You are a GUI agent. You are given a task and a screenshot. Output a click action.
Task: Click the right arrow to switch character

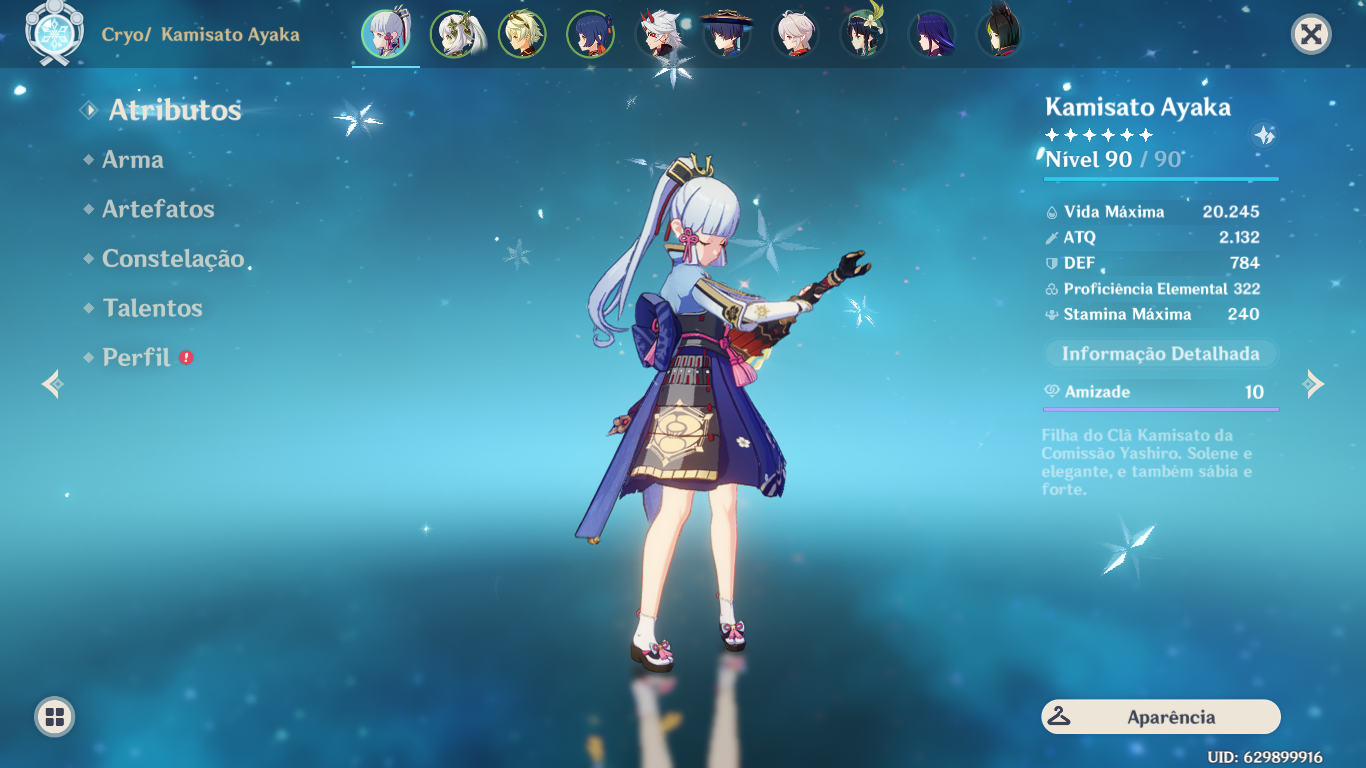(x=1313, y=382)
